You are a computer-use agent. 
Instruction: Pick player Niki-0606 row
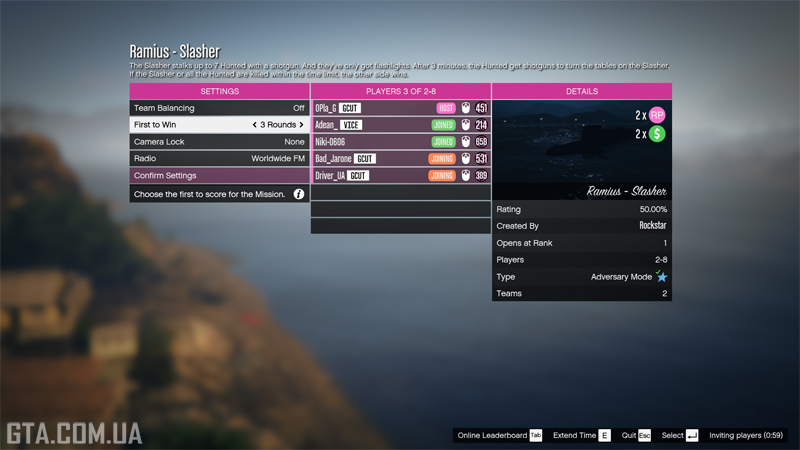[400, 142]
